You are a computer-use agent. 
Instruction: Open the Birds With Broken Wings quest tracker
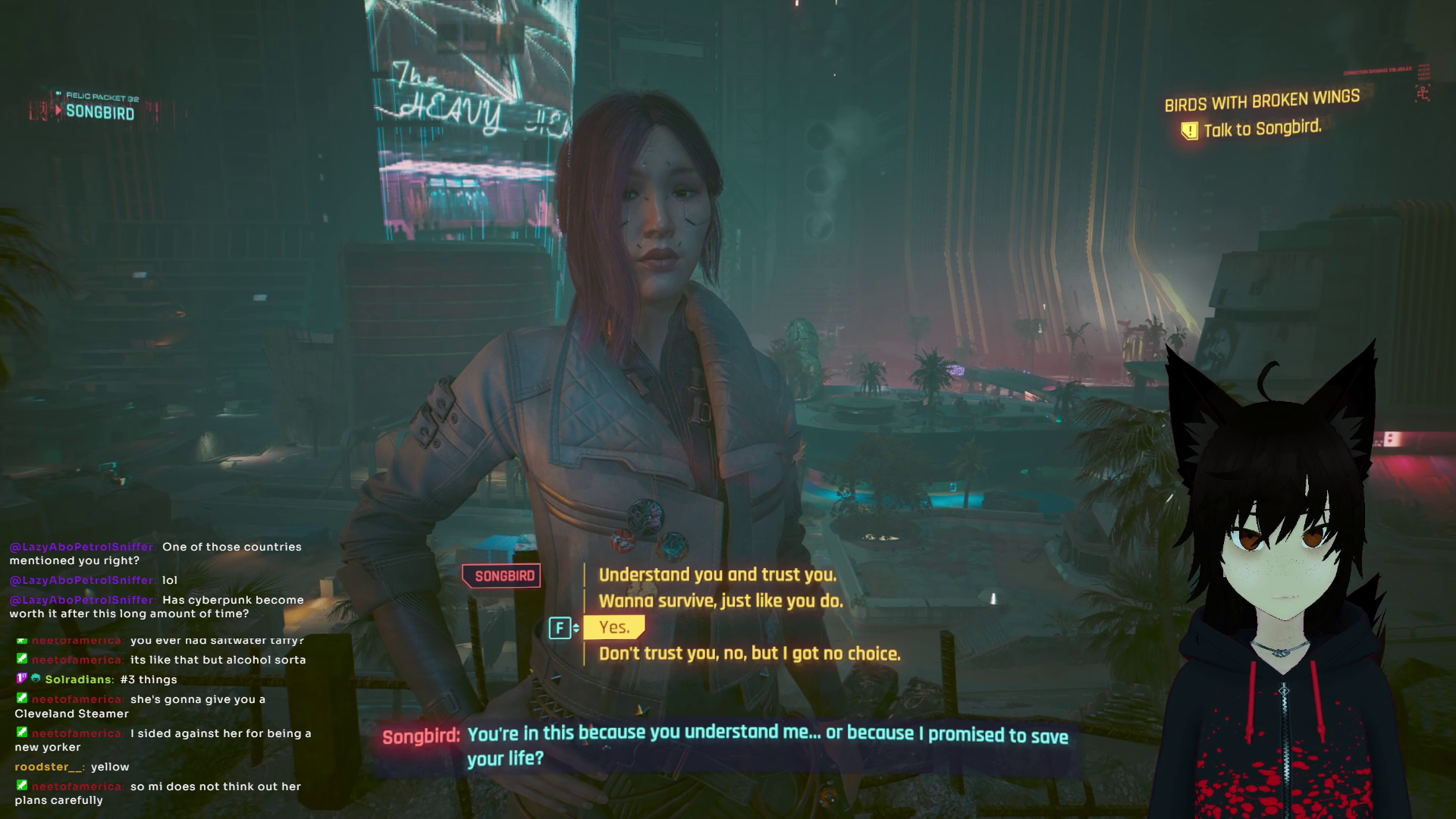(x=1261, y=101)
